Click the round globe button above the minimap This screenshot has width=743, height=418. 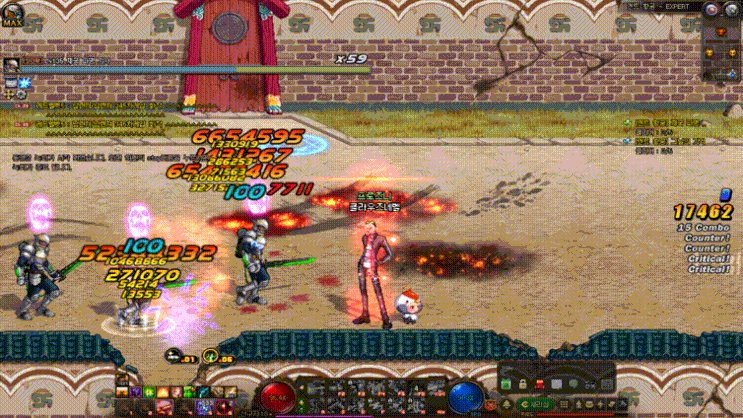coord(735,9)
